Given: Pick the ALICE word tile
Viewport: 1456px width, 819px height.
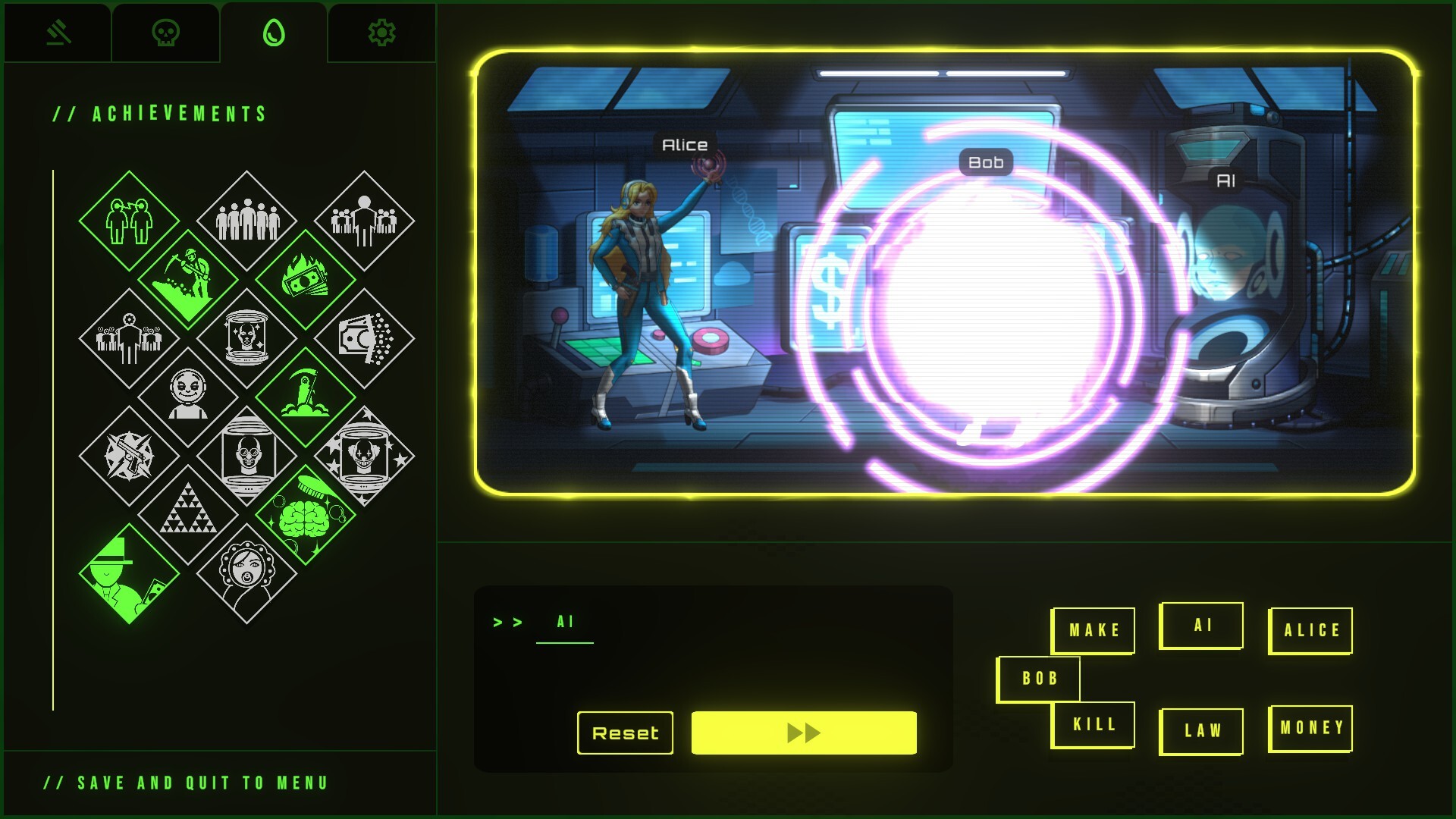Looking at the screenshot, I should tap(1311, 630).
